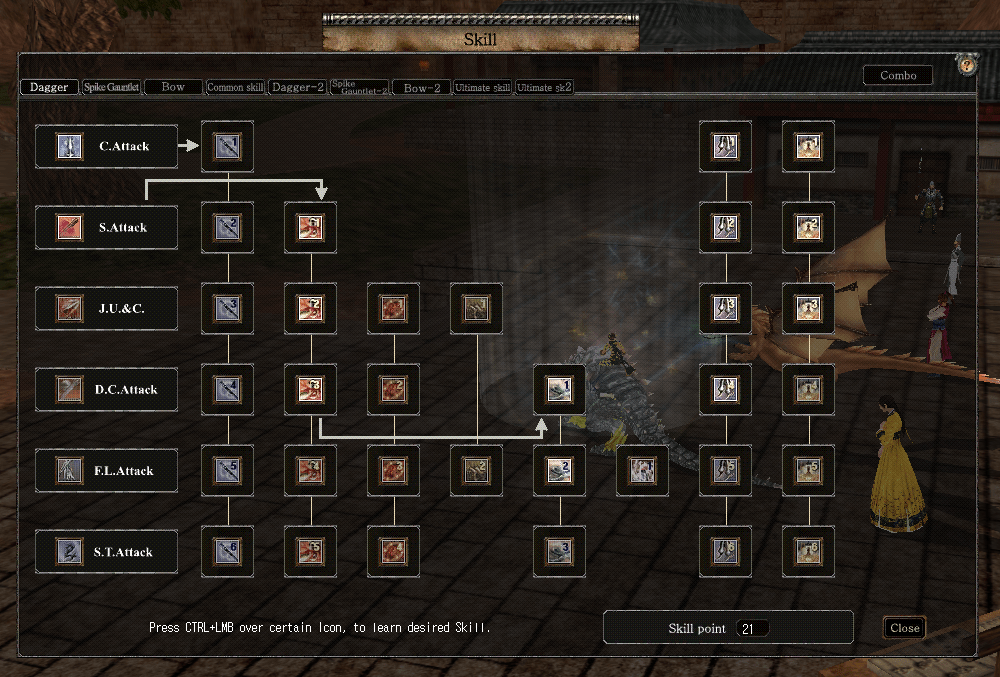Click the Combo button
The height and width of the screenshot is (677, 1000).
897,76
